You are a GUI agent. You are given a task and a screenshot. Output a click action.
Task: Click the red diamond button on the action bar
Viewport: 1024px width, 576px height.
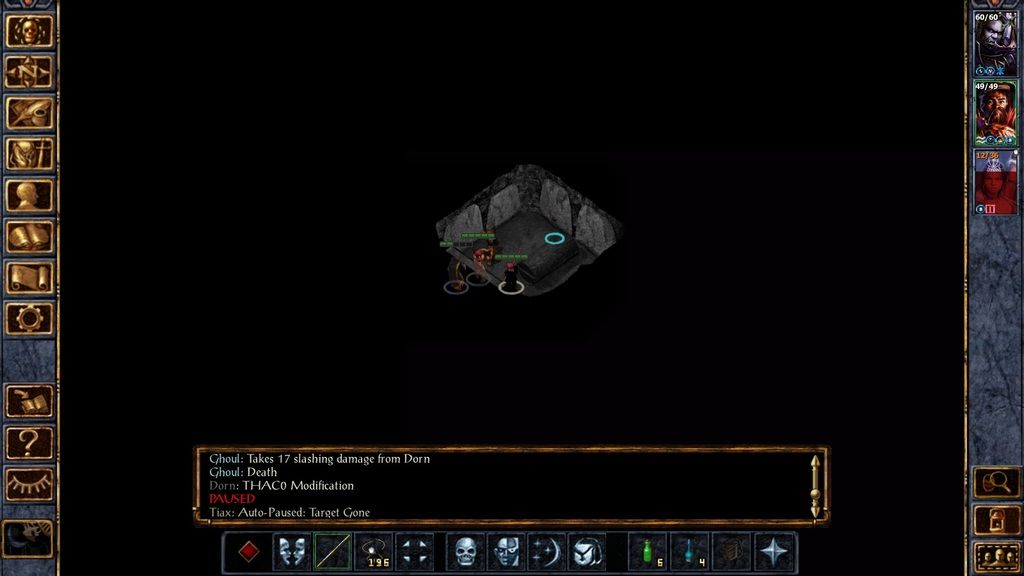[x=249, y=551]
